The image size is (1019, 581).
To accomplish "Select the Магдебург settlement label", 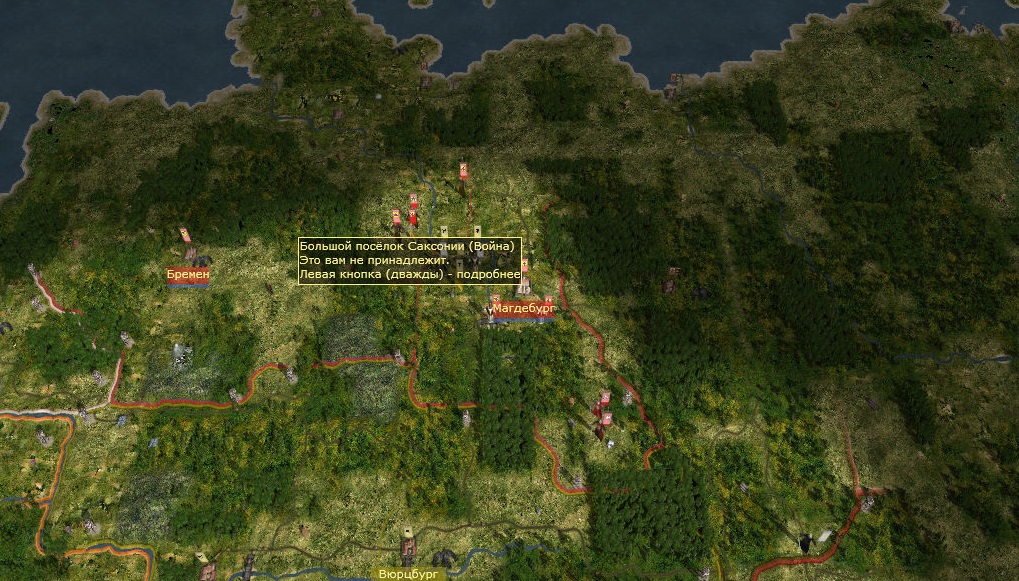I will coord(523,310).
